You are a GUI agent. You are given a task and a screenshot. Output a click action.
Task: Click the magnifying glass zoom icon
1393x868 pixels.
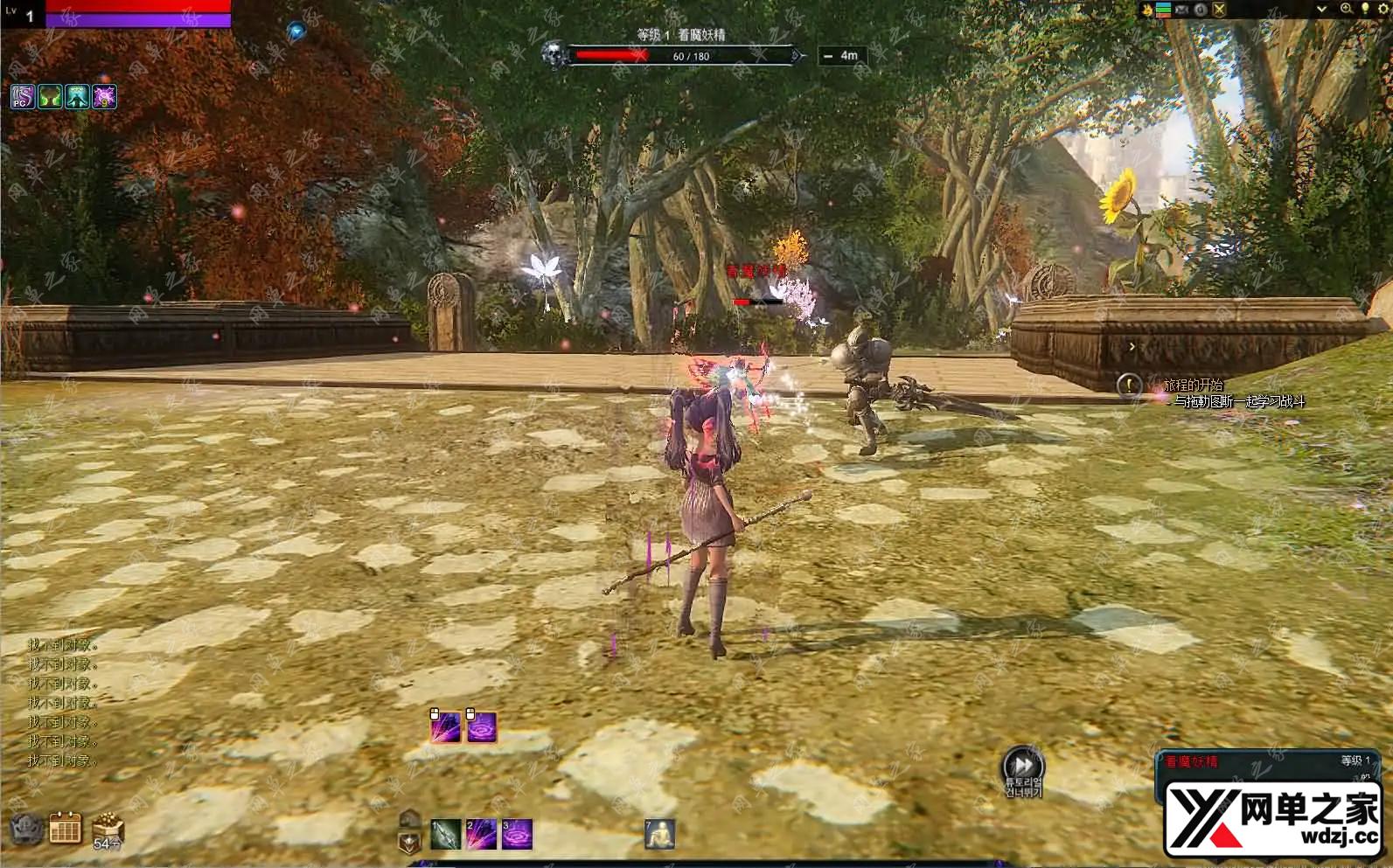1347,9
